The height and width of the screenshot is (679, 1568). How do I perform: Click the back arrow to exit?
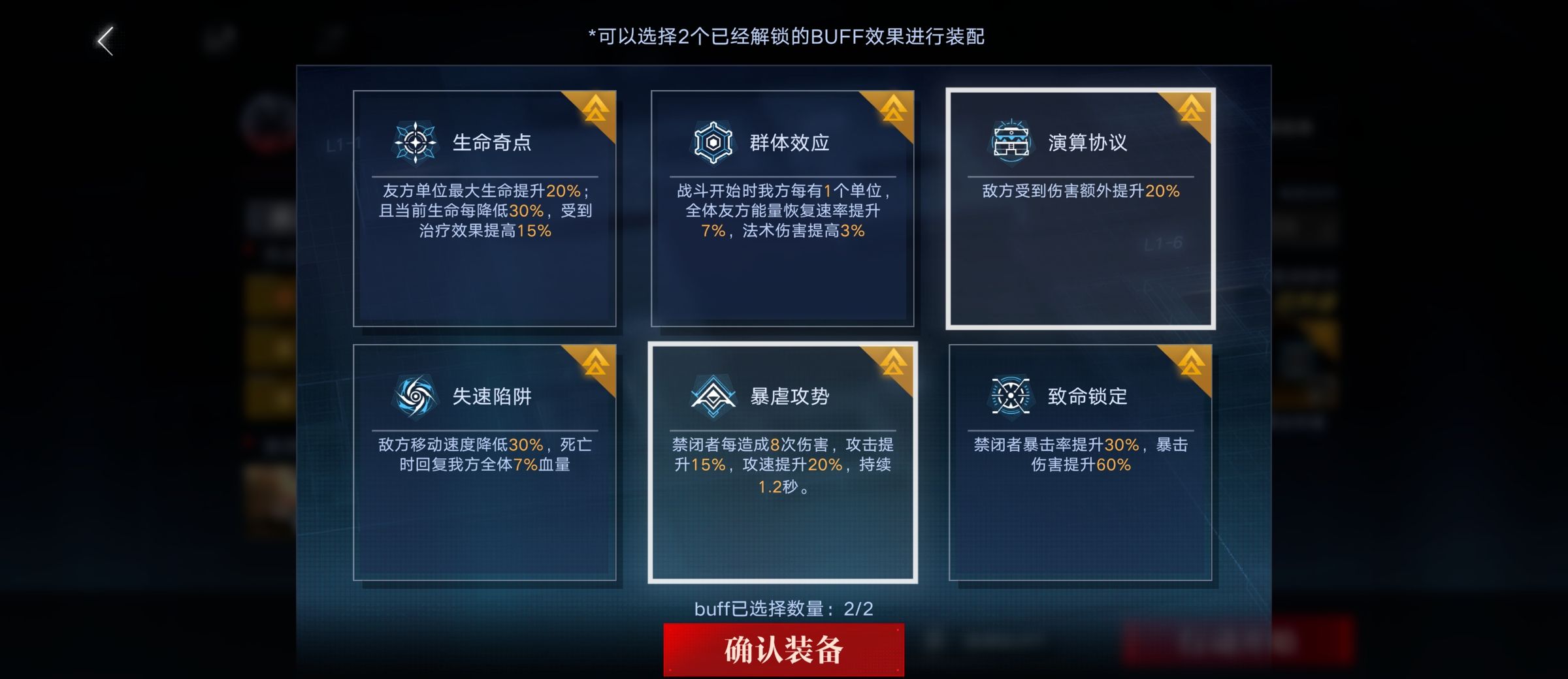coord(105,40)
